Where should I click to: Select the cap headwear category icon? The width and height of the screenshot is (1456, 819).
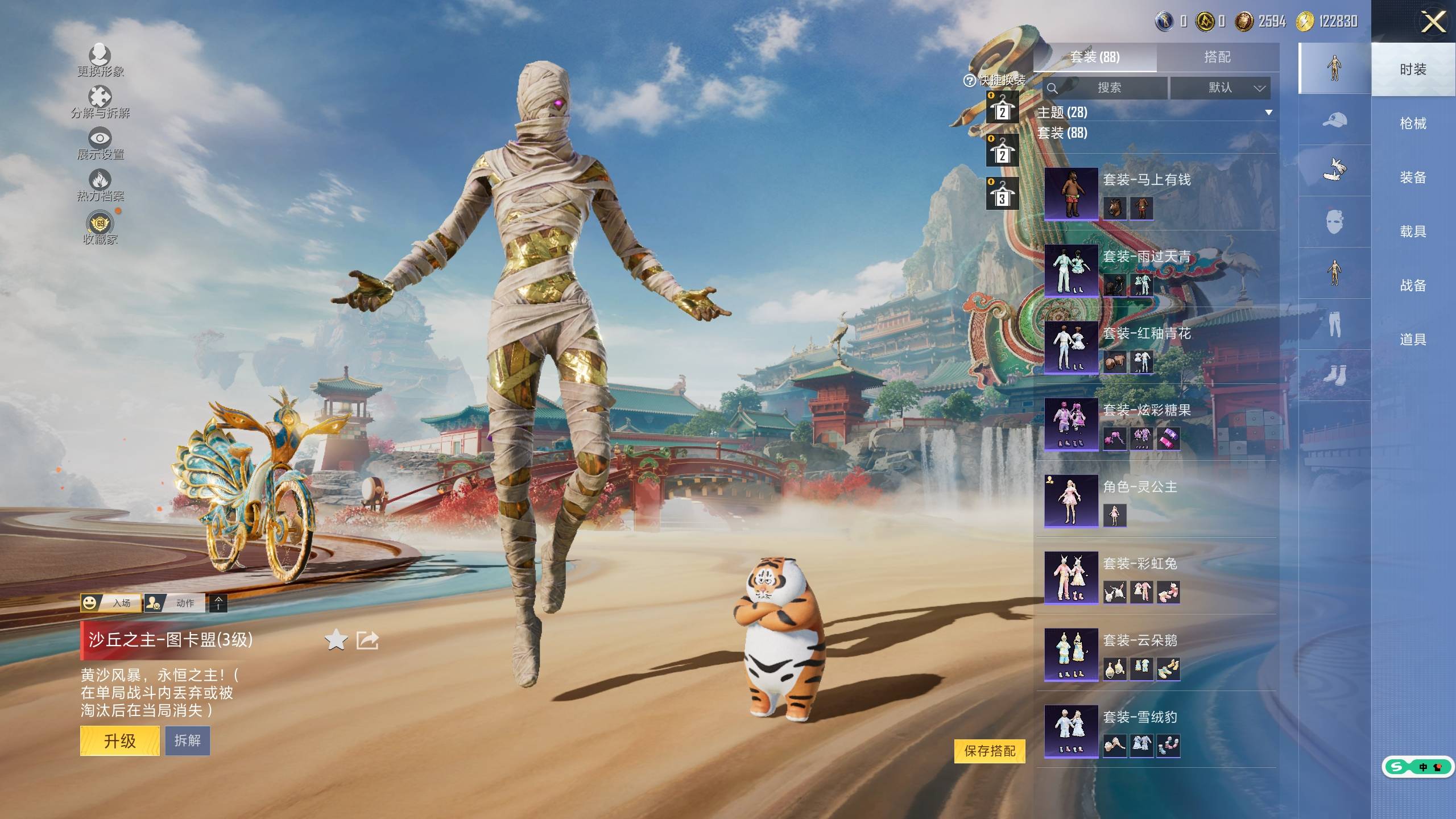pyautogui.click(x=1334, y=120)
